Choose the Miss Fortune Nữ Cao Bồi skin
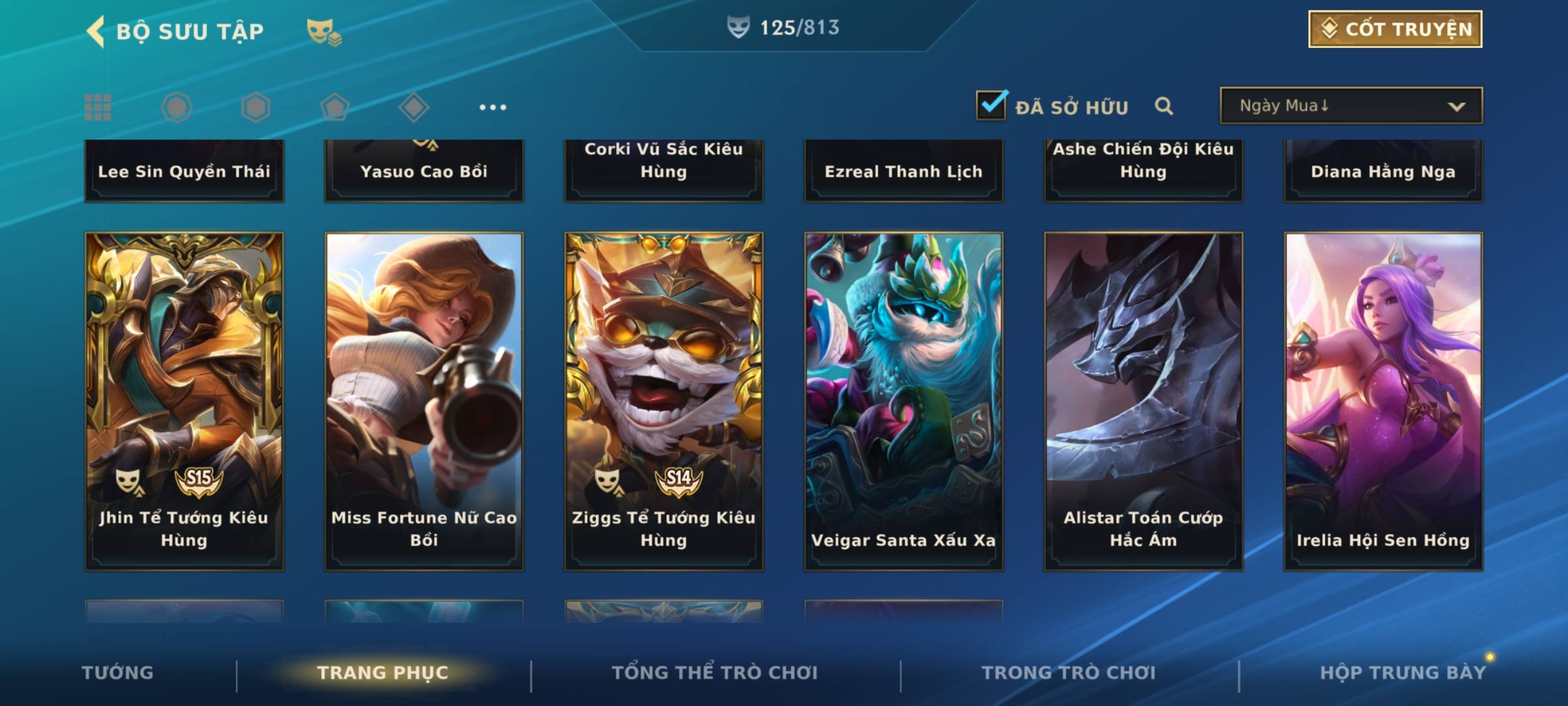This screenshot has width=1568, height=706. tap(424, 400)
